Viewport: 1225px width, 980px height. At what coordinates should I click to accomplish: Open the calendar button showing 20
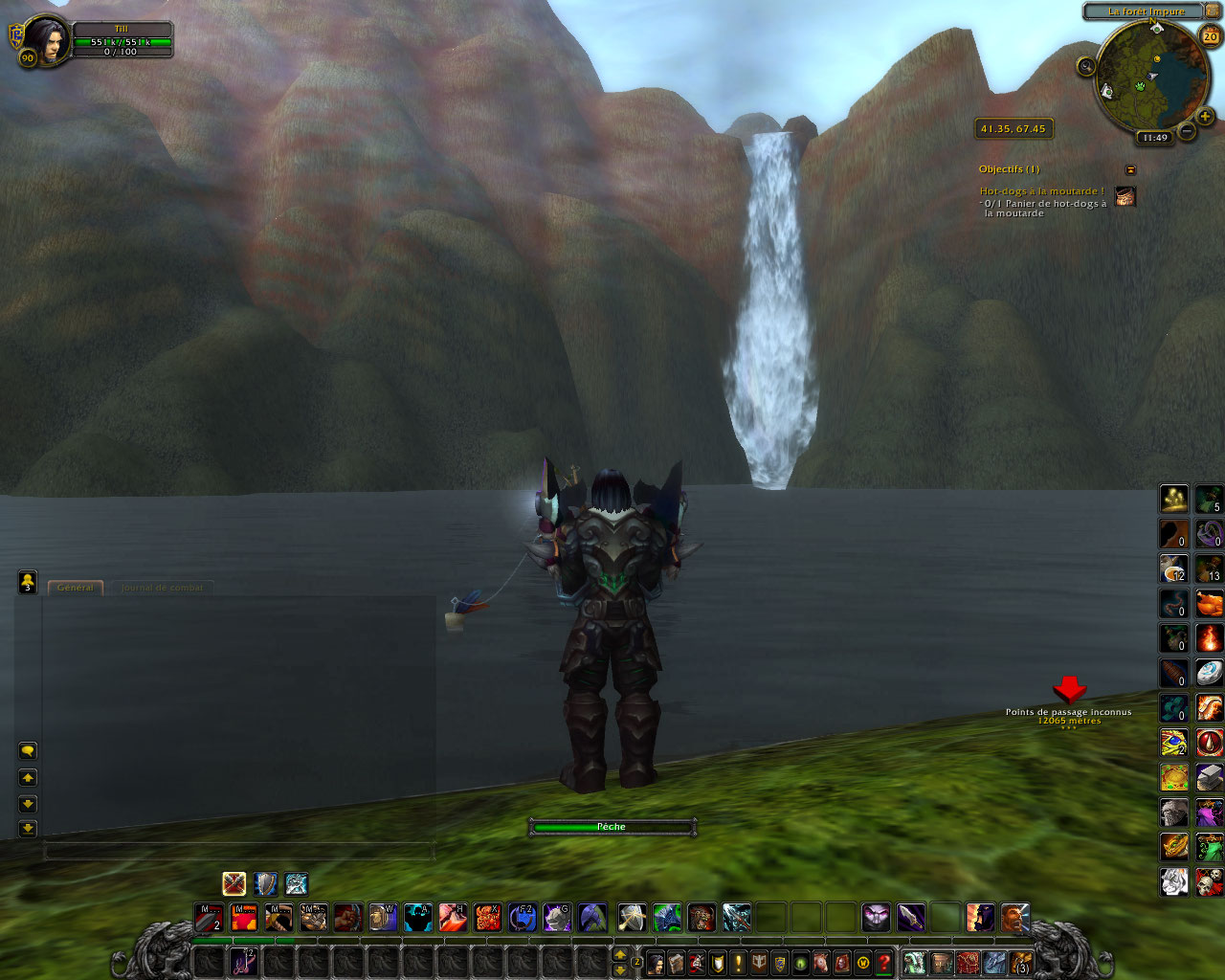[x=1211, y=37]
